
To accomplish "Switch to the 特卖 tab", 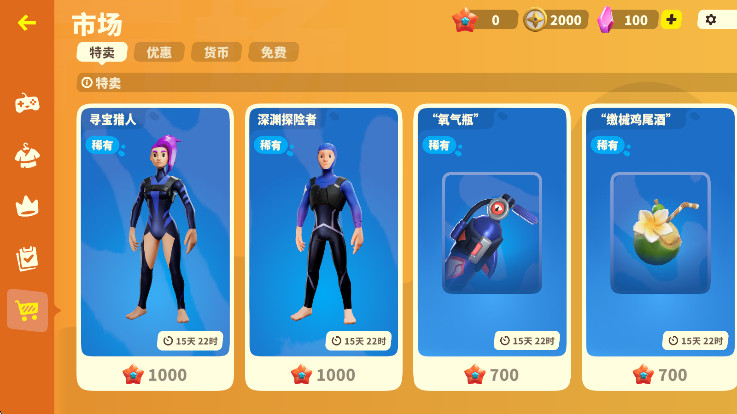I will pos(101,52).
